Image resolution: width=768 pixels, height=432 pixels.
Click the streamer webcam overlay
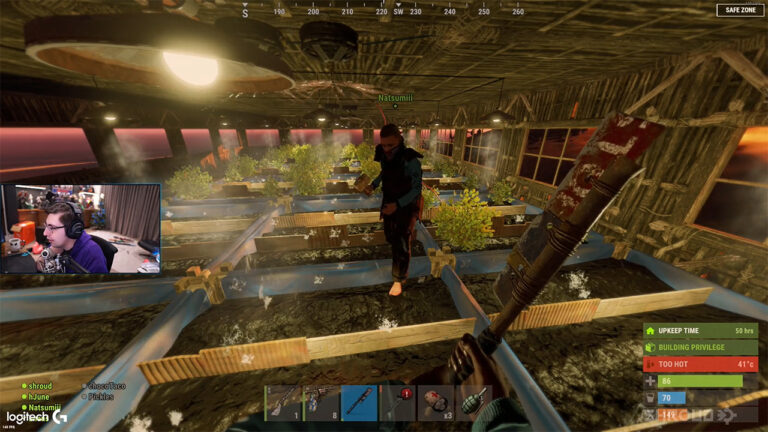81,228
